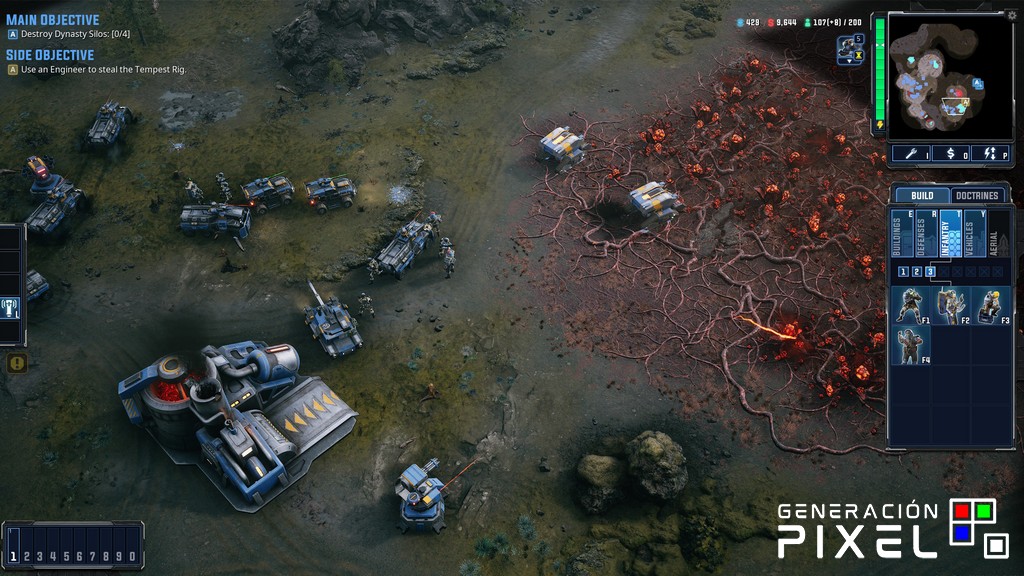Viewport: 1024px width, 576px height.
Task: Select production structure number 2
Action: pyautogui.click(x=916, y=272)
